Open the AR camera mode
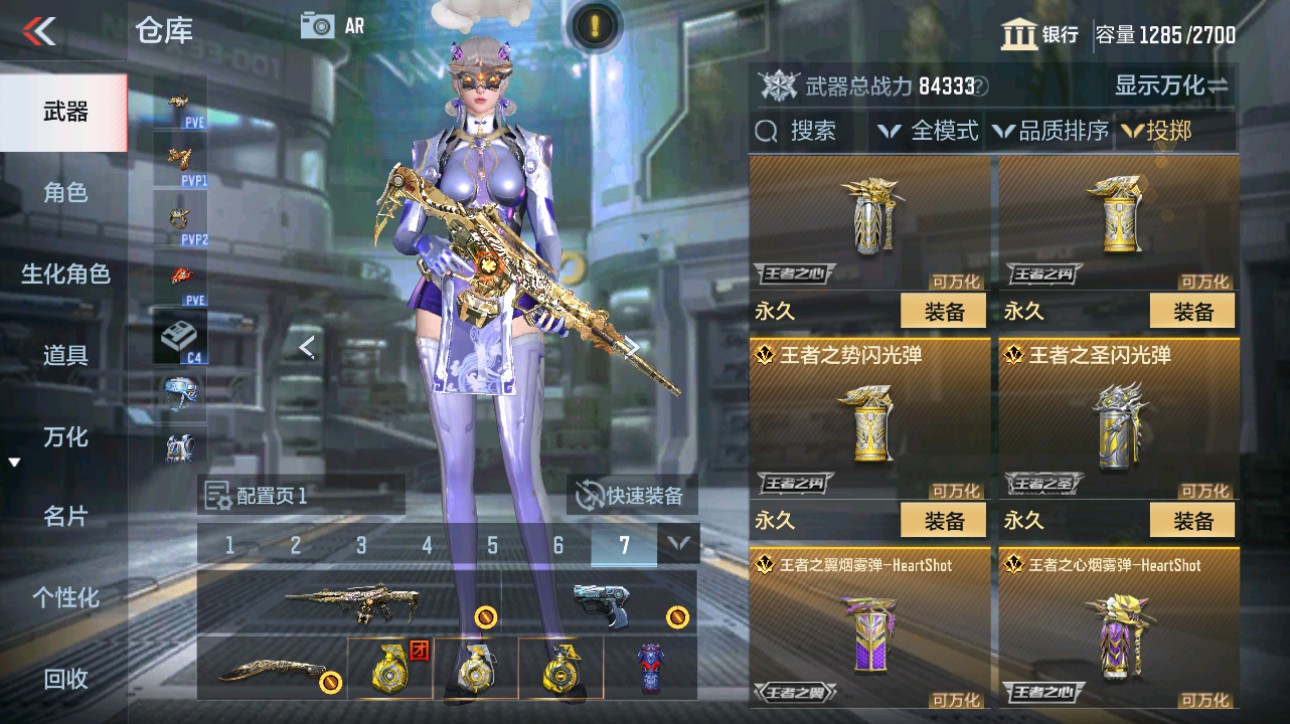Screen dimensions: 1290x724 click(320, 27)
